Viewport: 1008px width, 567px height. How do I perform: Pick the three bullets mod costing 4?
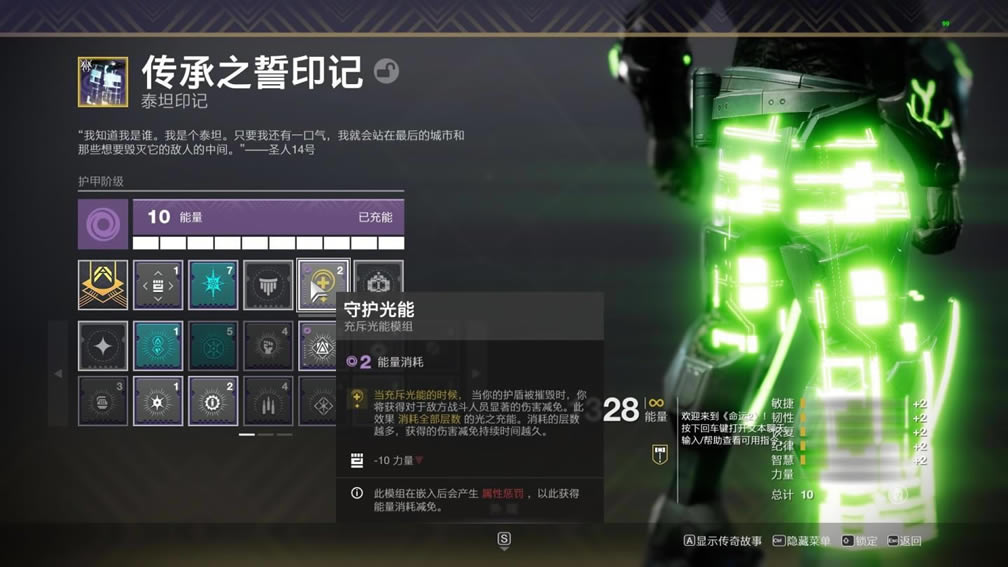[x=268, y=400]
